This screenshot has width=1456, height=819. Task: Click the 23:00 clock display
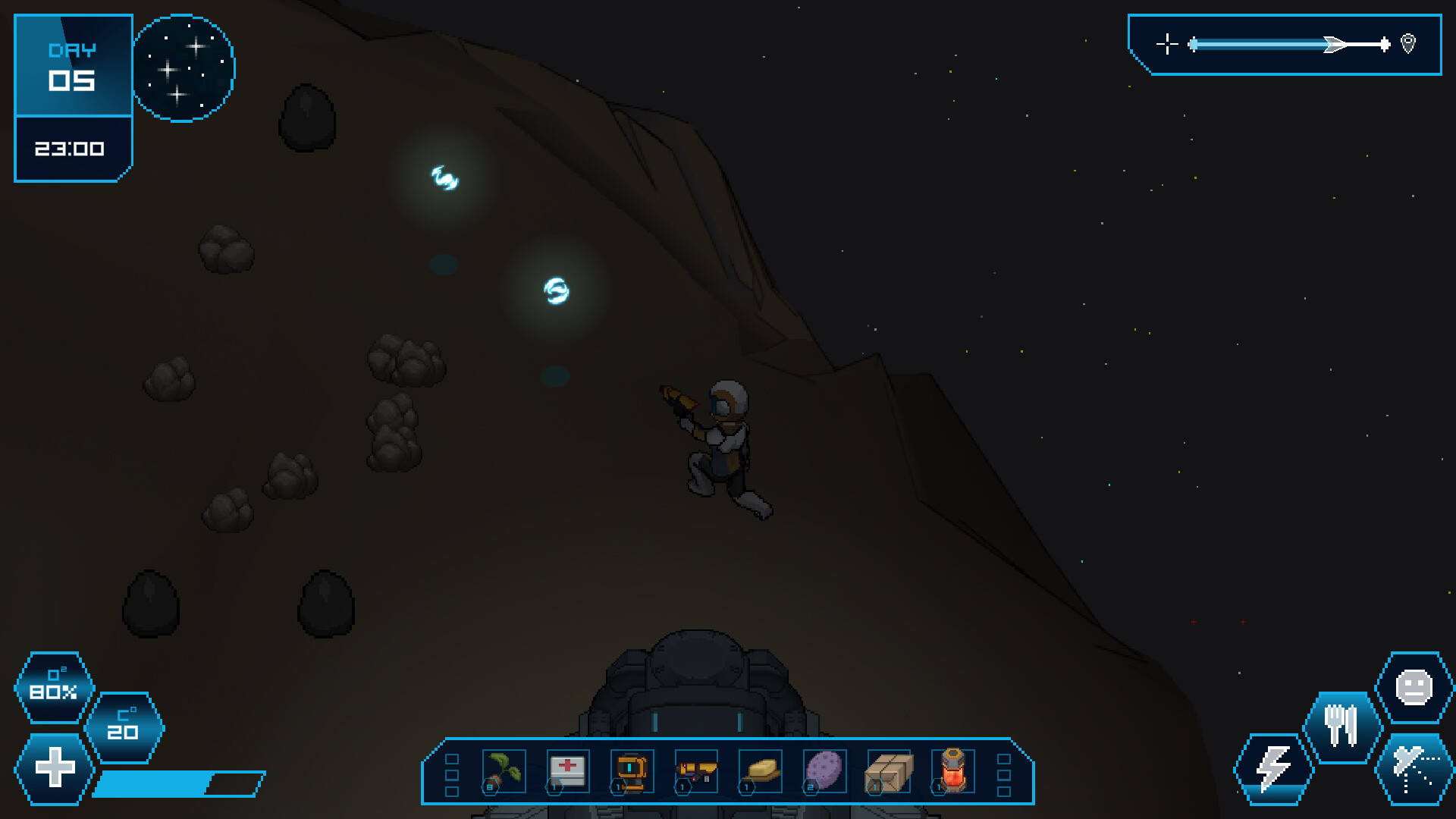(71, 149)
